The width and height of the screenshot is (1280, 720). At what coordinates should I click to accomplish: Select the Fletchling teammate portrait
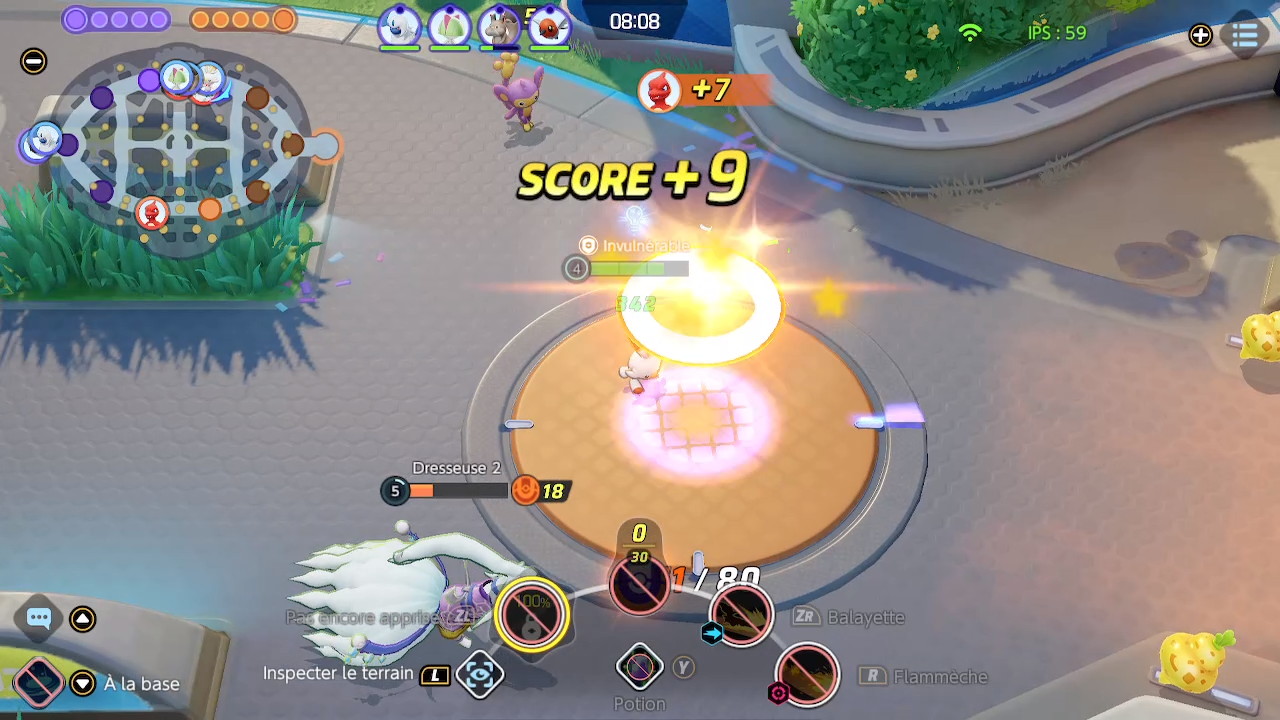549,27
